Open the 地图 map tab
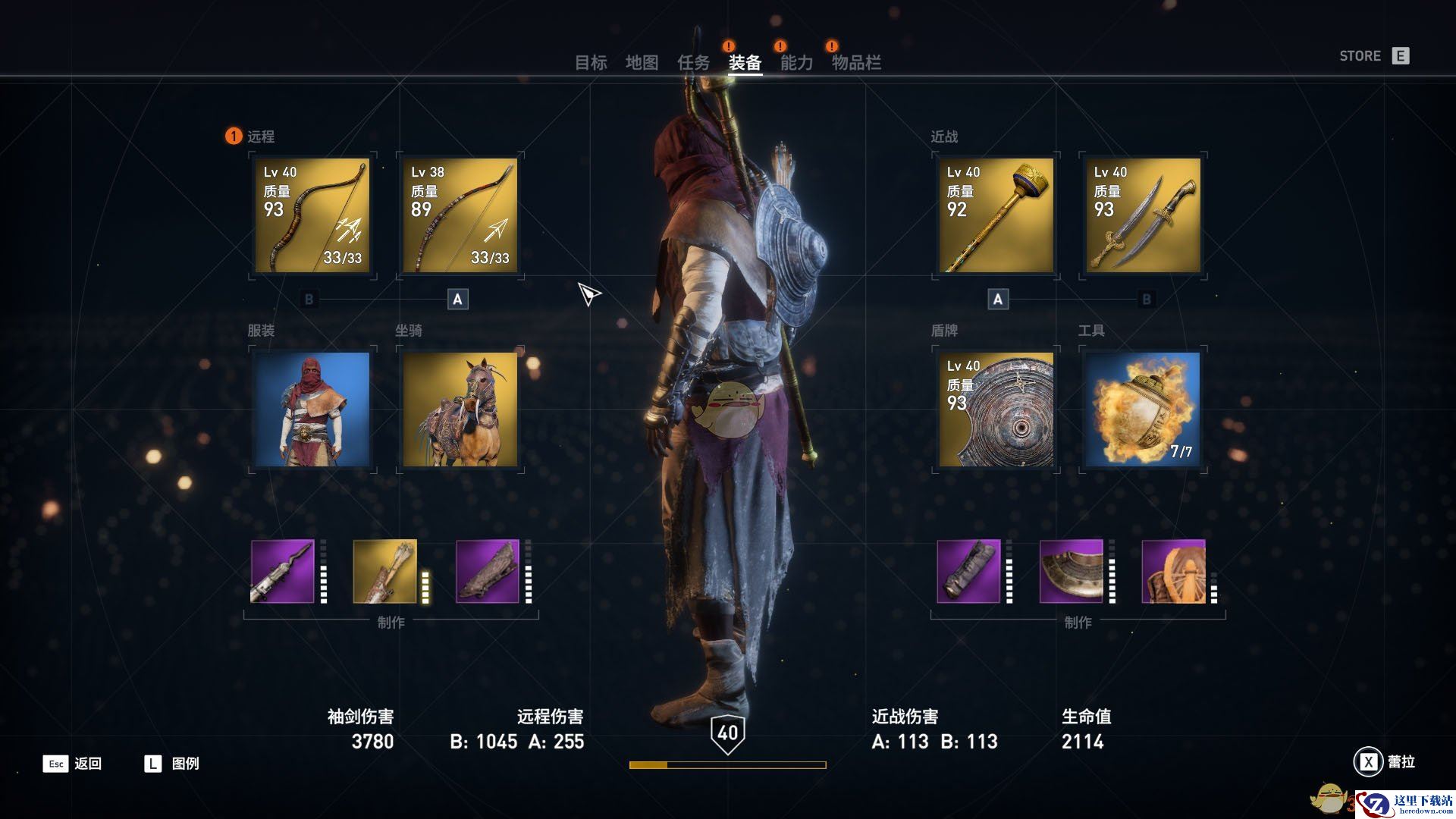 [x=642, y=63]
